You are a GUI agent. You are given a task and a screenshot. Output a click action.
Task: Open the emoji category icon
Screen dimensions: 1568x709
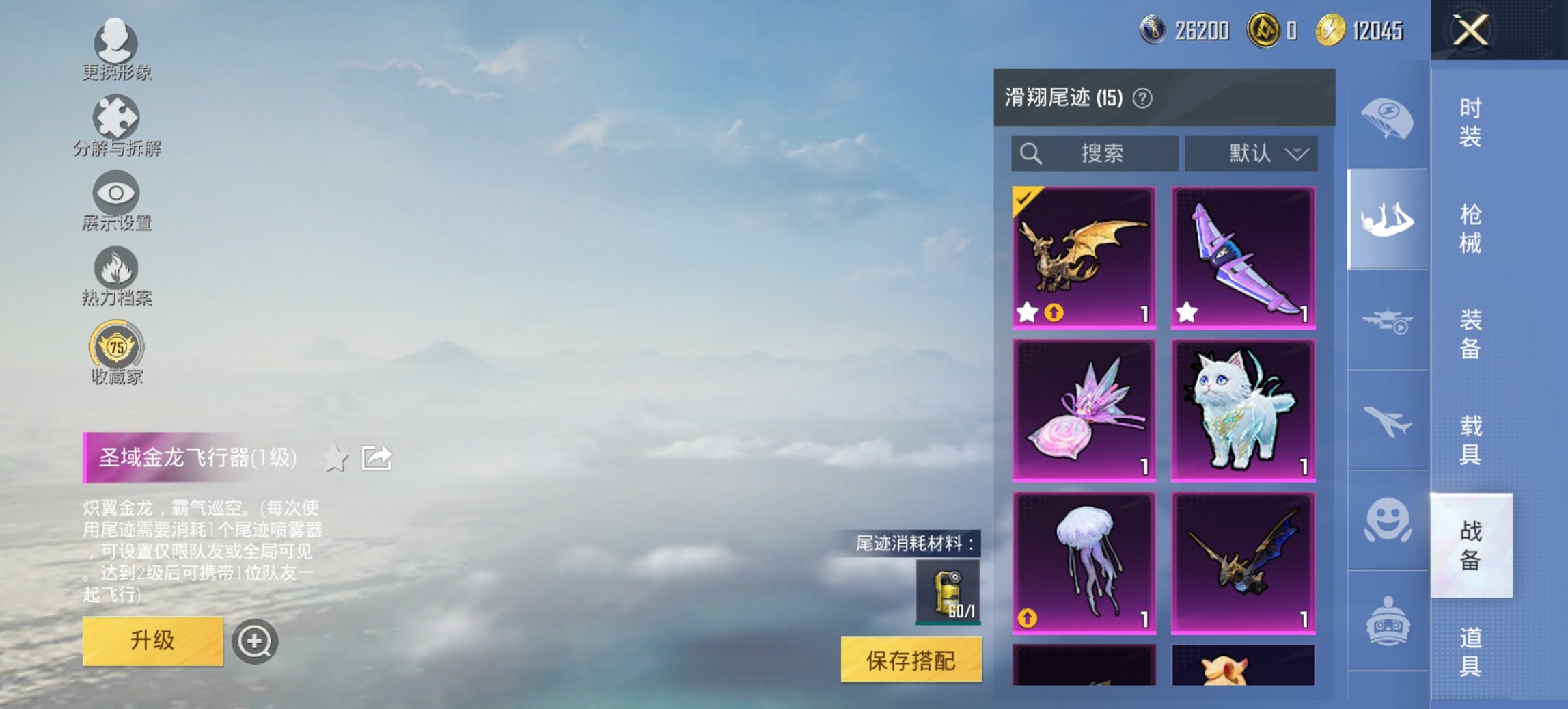click(x=1387, y=520)
